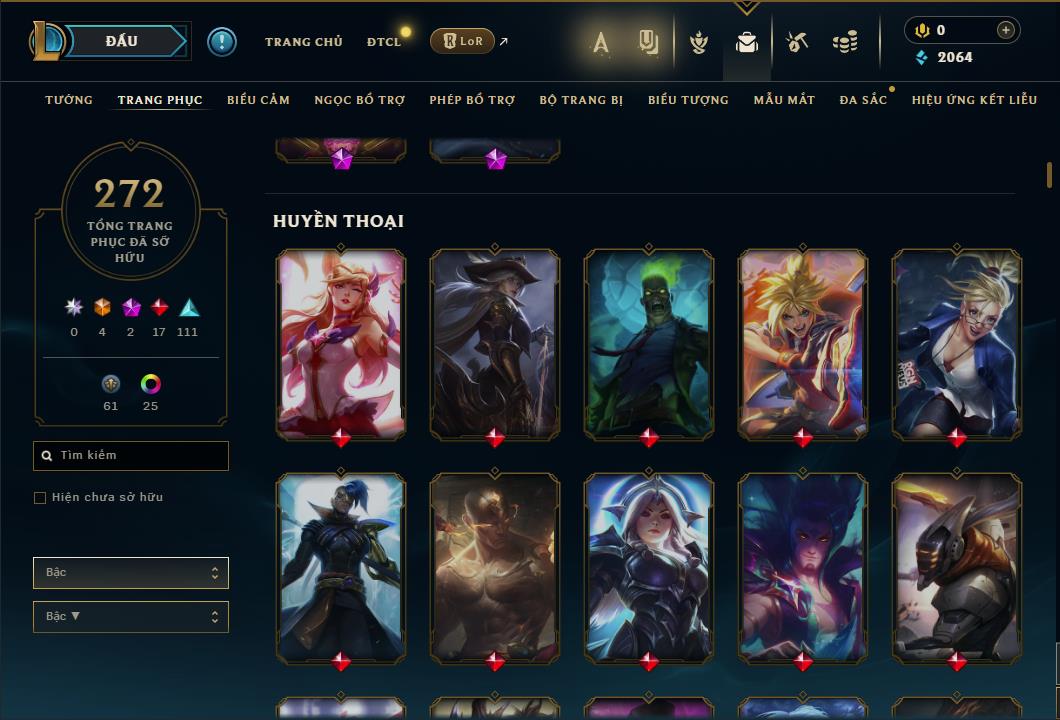Click the plus button to buy RP
Screen dimensions: 1060x720
(x=1005, y=30)
